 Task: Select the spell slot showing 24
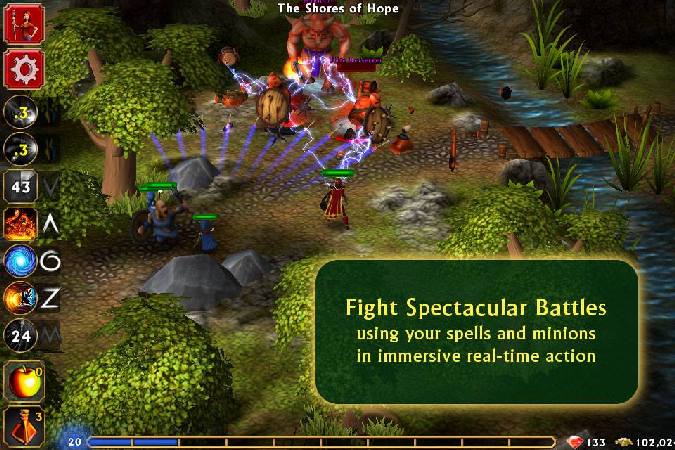click(x=22, y=336)
